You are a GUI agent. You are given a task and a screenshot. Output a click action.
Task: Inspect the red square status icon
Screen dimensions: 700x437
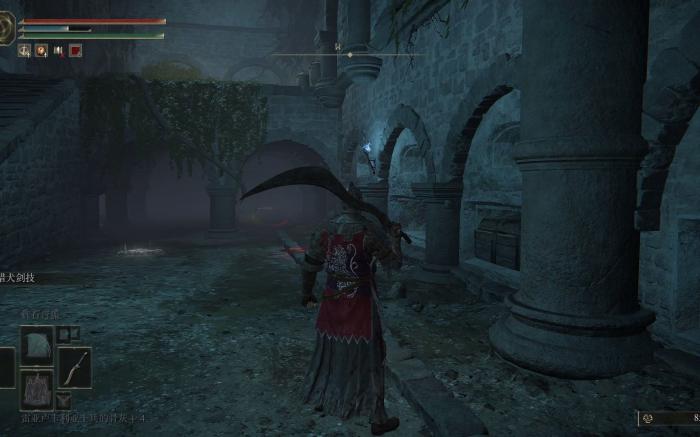coord(76,50)
